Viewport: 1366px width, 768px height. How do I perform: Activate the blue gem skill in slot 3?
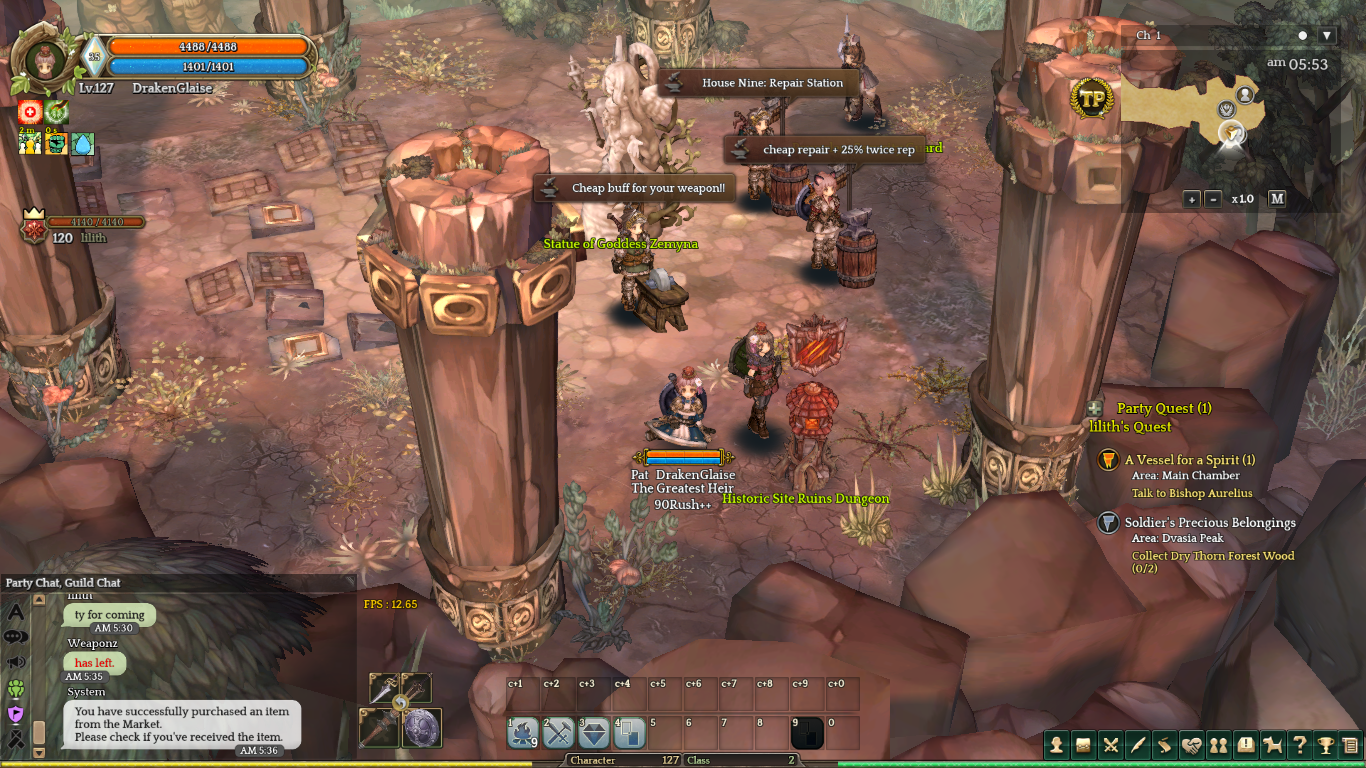pos(594,734)
